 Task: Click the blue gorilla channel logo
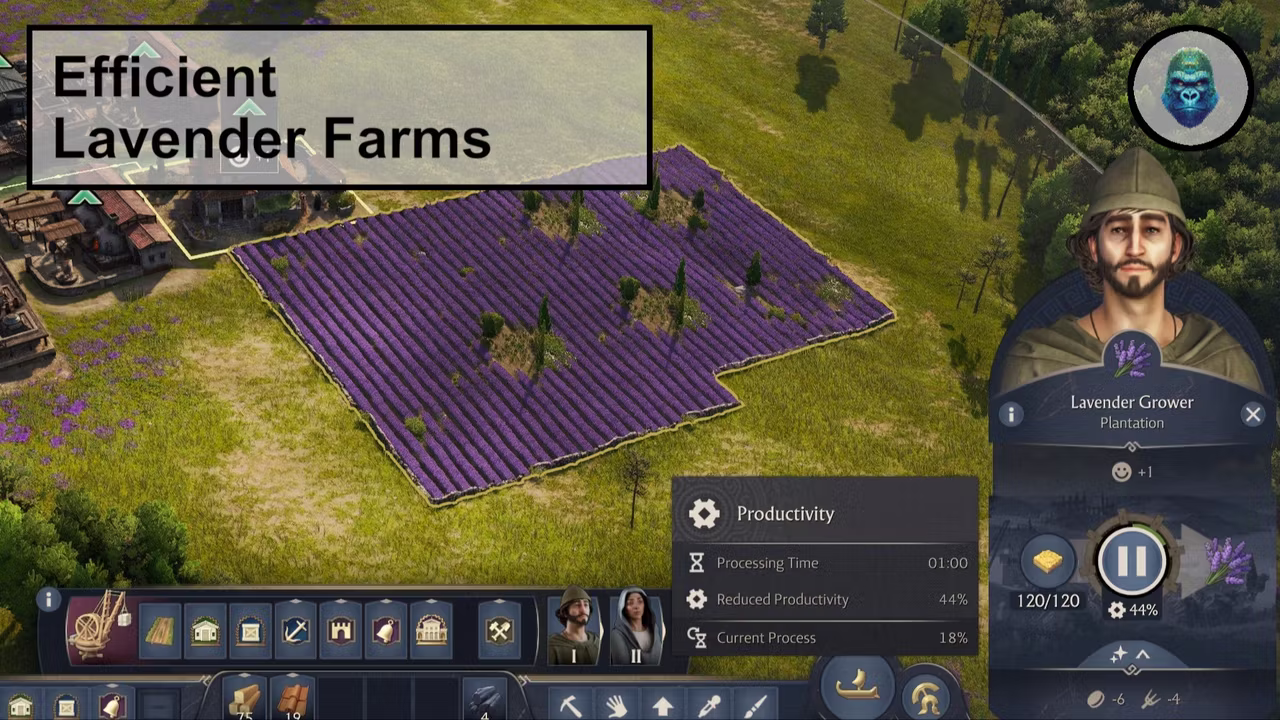point(1190,88)
